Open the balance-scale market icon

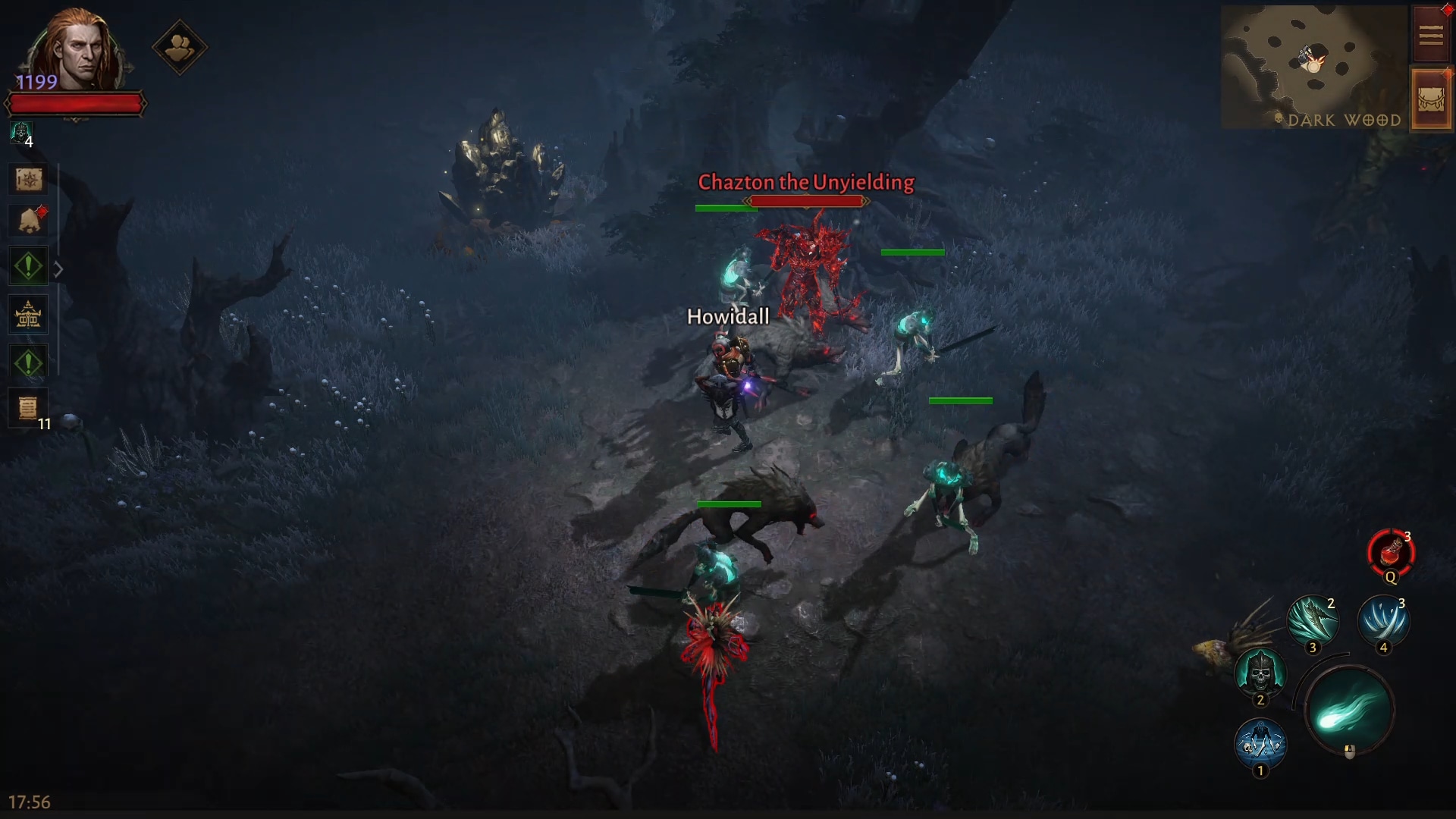(29, 315)
